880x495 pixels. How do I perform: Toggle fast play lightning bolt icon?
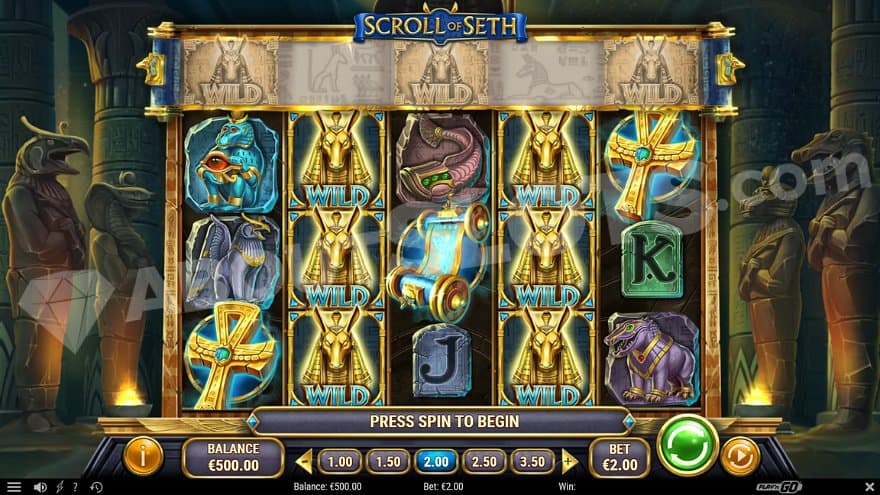pos(60,487)
